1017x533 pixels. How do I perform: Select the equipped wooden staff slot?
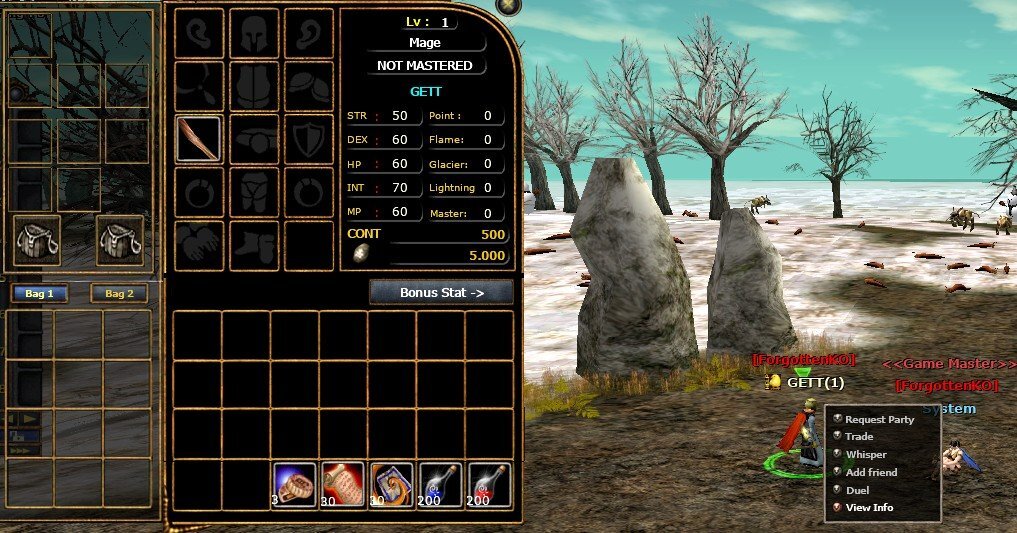pos(198,139)
